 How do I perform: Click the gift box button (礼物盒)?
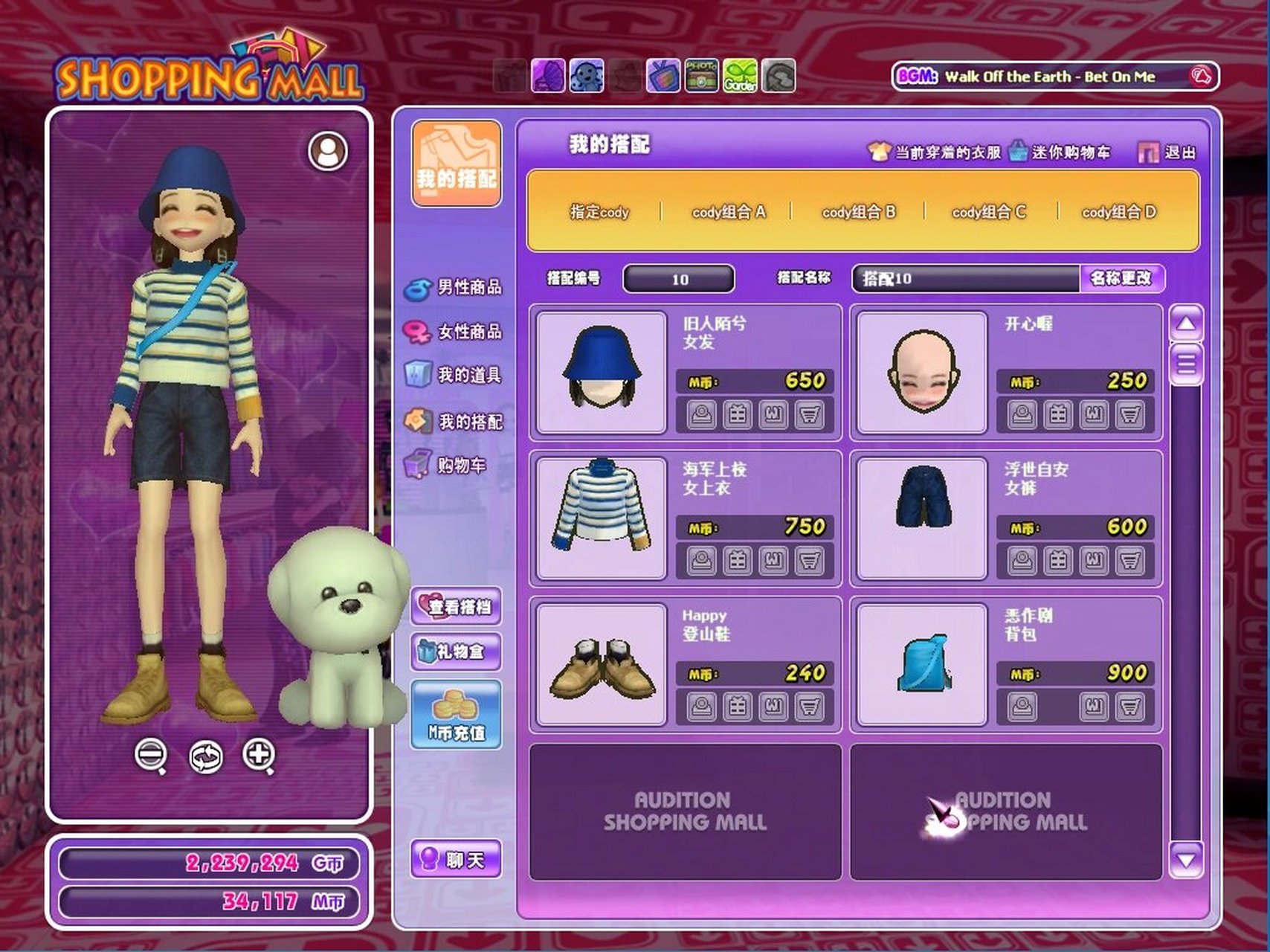[x=457, y=652]
